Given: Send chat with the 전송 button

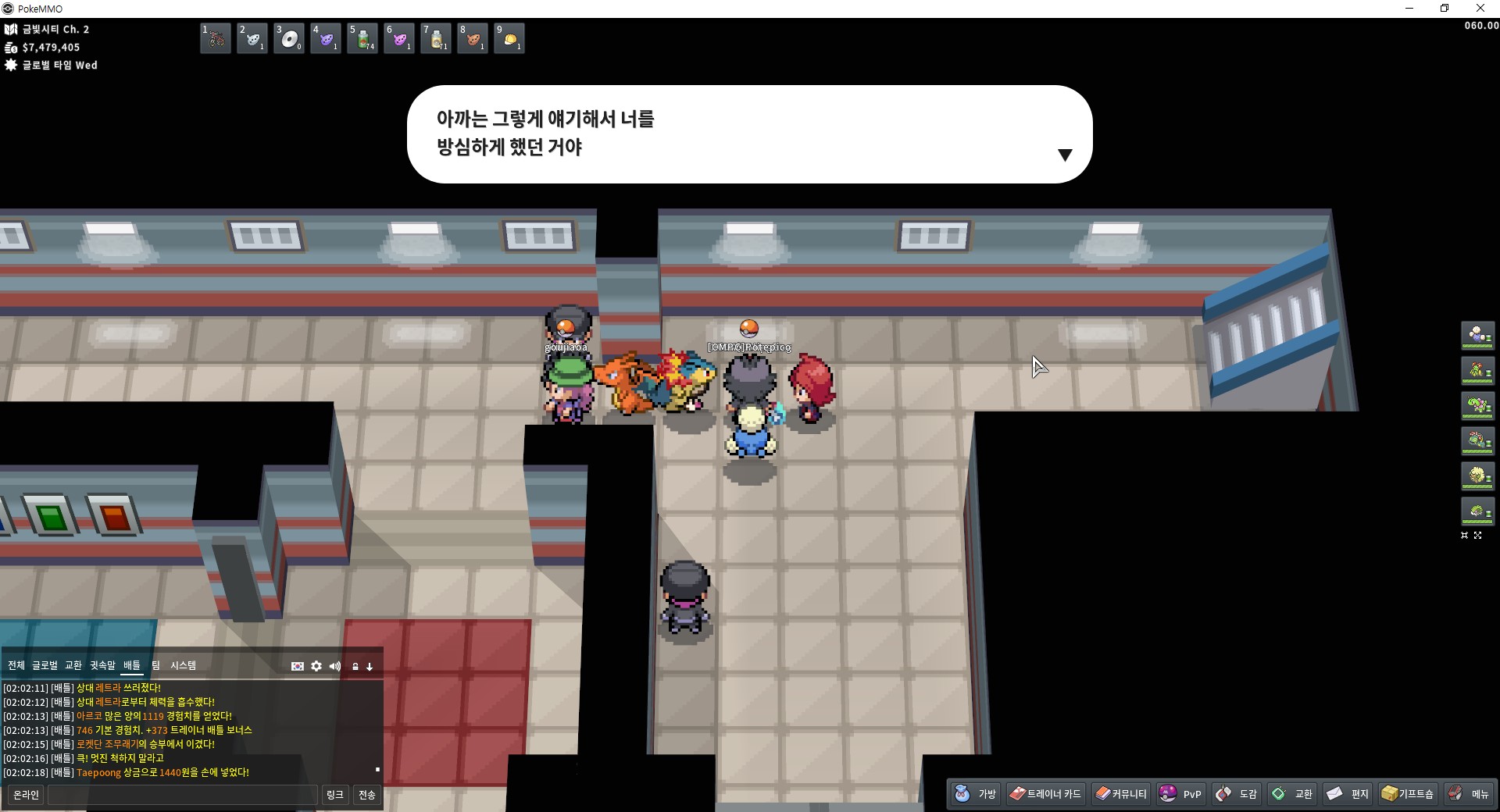Looking at the screenshot, I should tap(367, 795).
